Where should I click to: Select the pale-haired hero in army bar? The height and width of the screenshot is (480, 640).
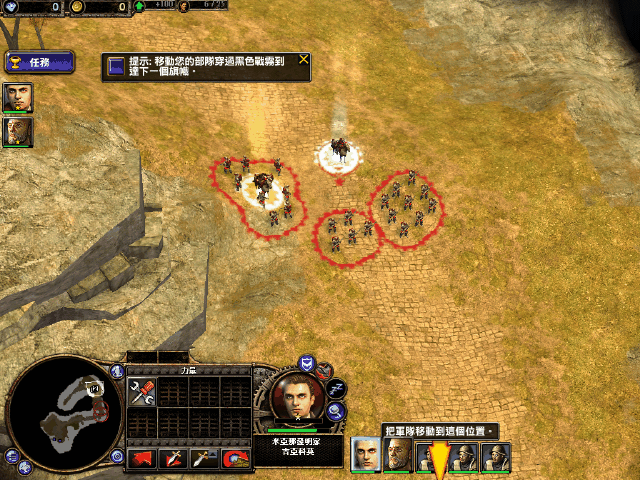click(366, 456)
